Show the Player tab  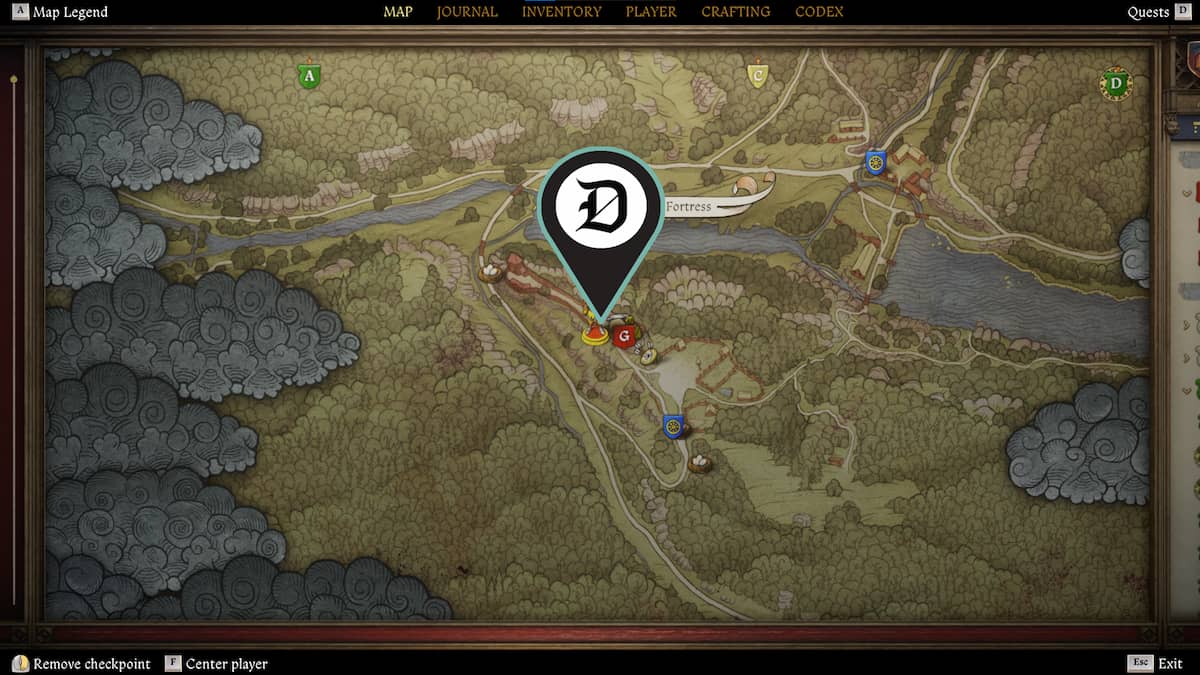[651, 12]
